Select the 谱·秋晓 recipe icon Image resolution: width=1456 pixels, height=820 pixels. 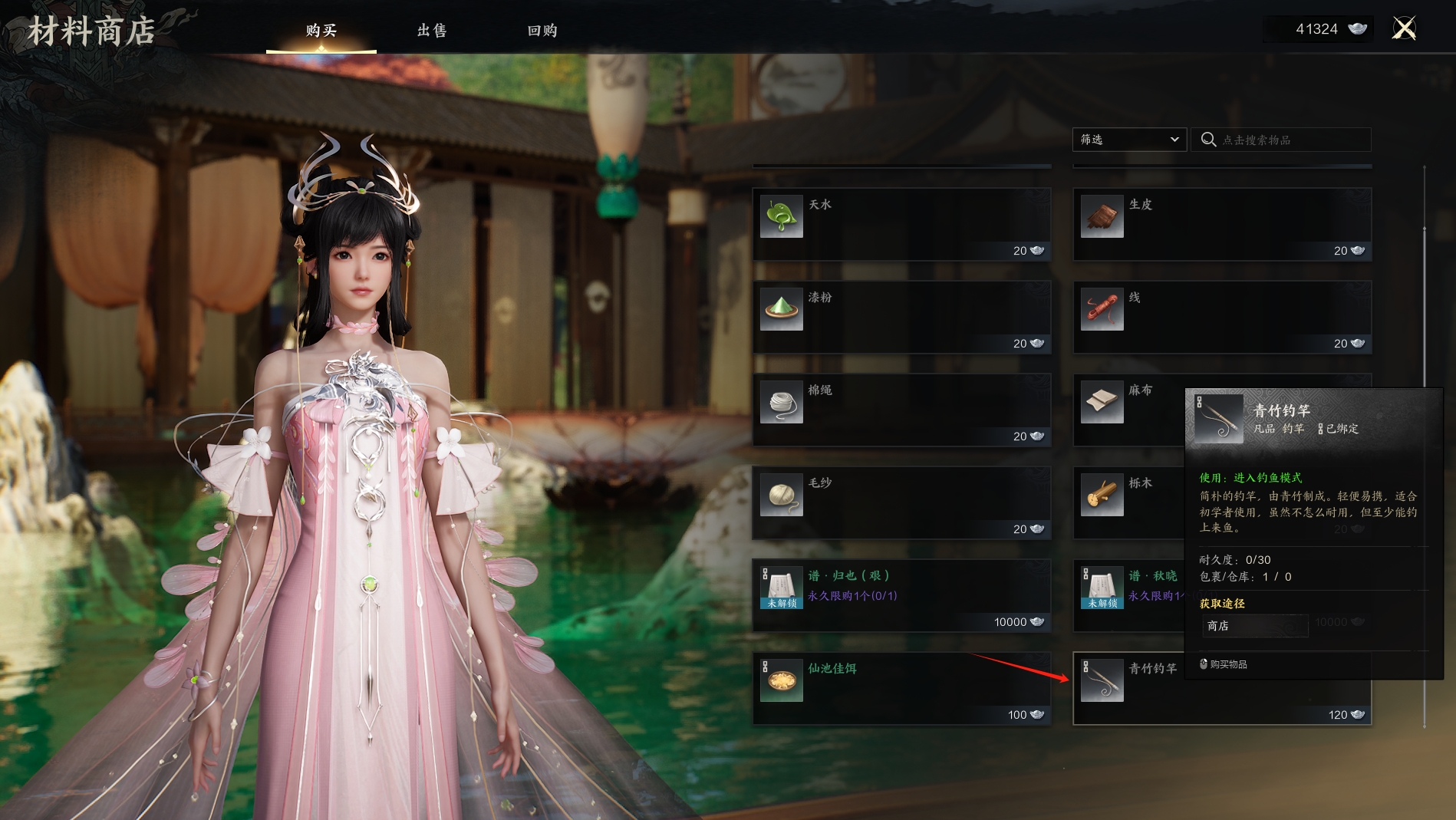point(1102,588)
